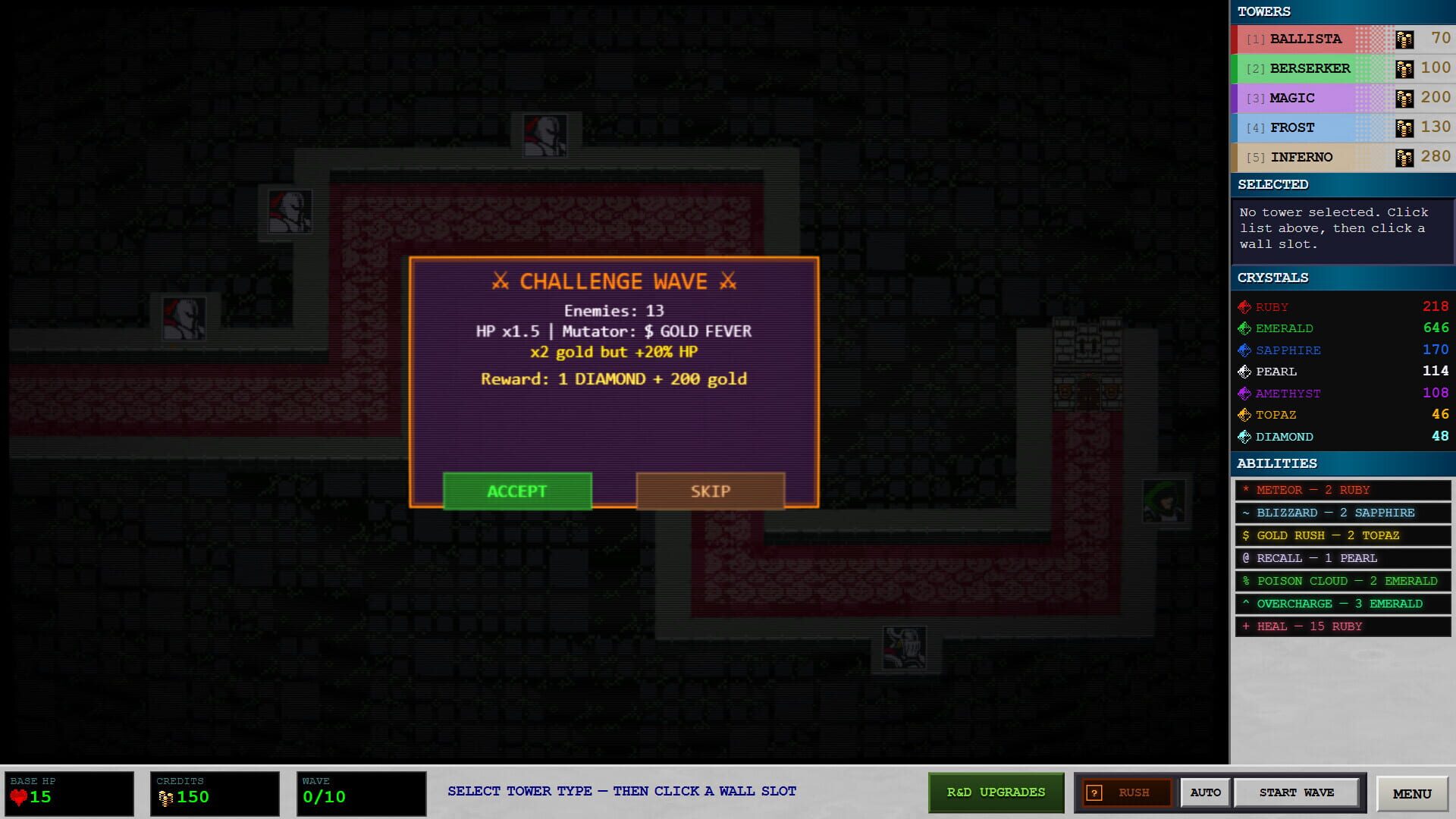Toggle AUTO wave mode

tap(1206, 792)
